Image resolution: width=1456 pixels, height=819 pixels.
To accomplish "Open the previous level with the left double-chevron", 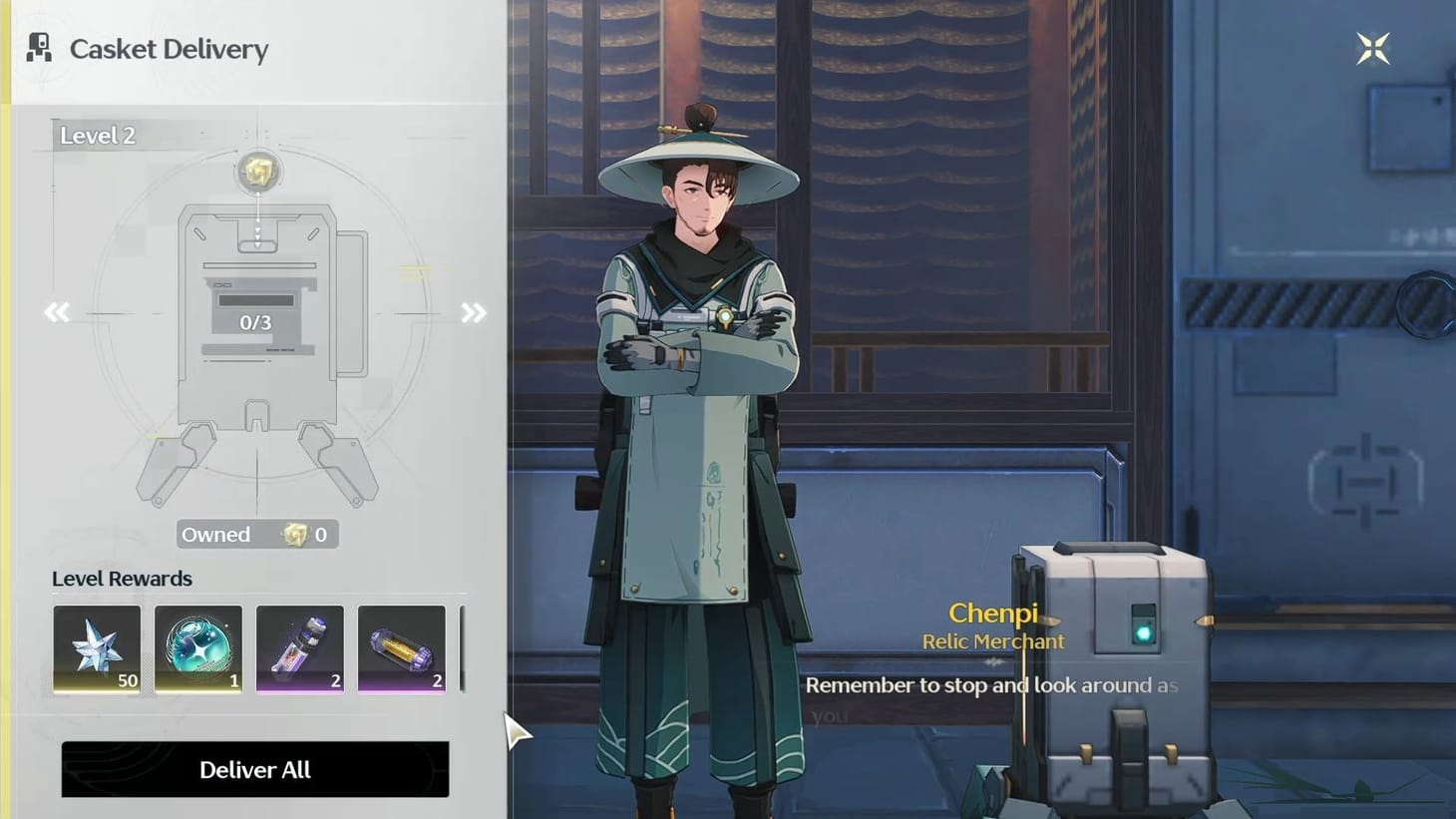I will [57, 312].
